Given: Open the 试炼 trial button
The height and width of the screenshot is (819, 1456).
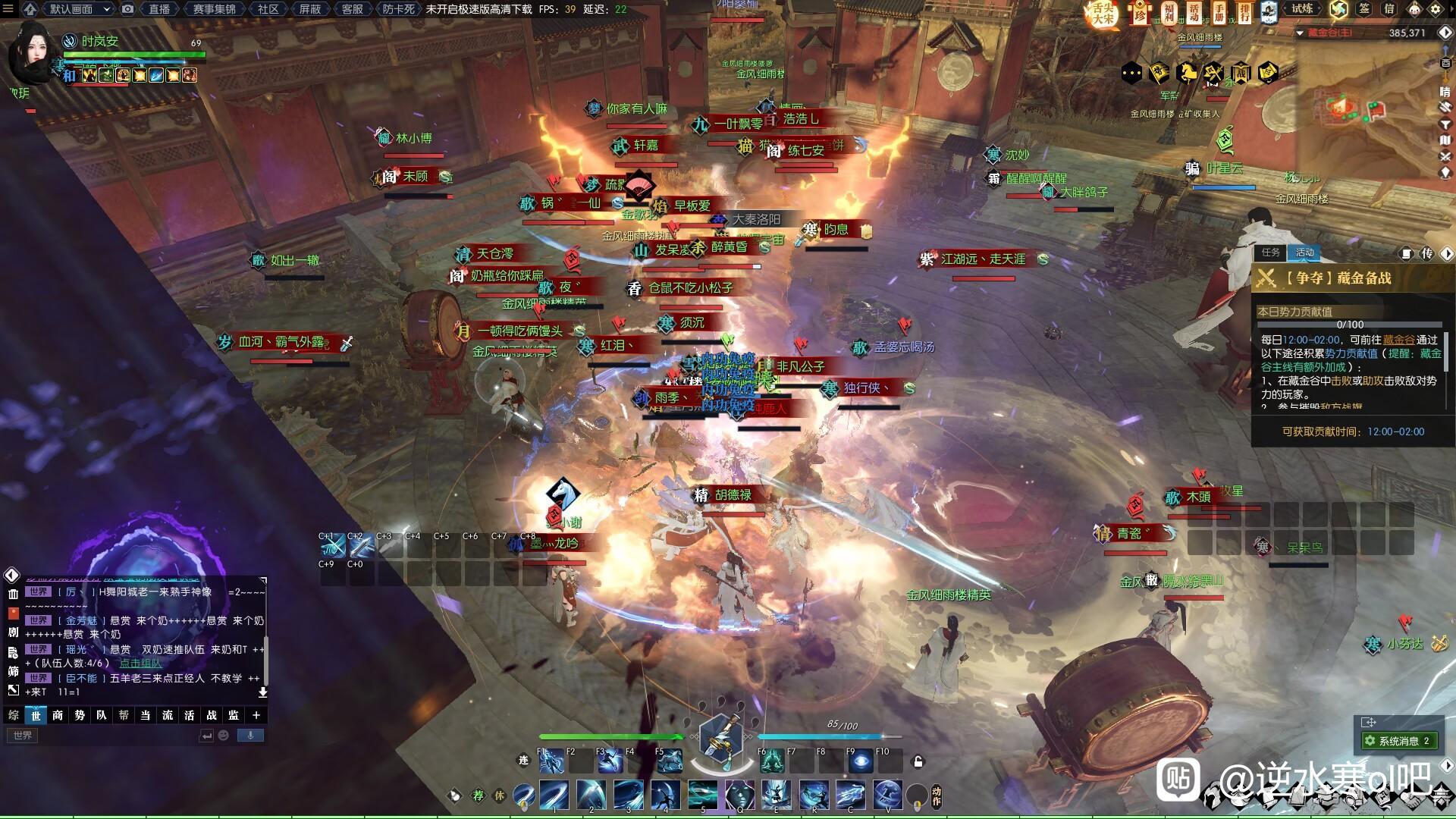Looking at the screenshot, I should (x=1302, y=9).
